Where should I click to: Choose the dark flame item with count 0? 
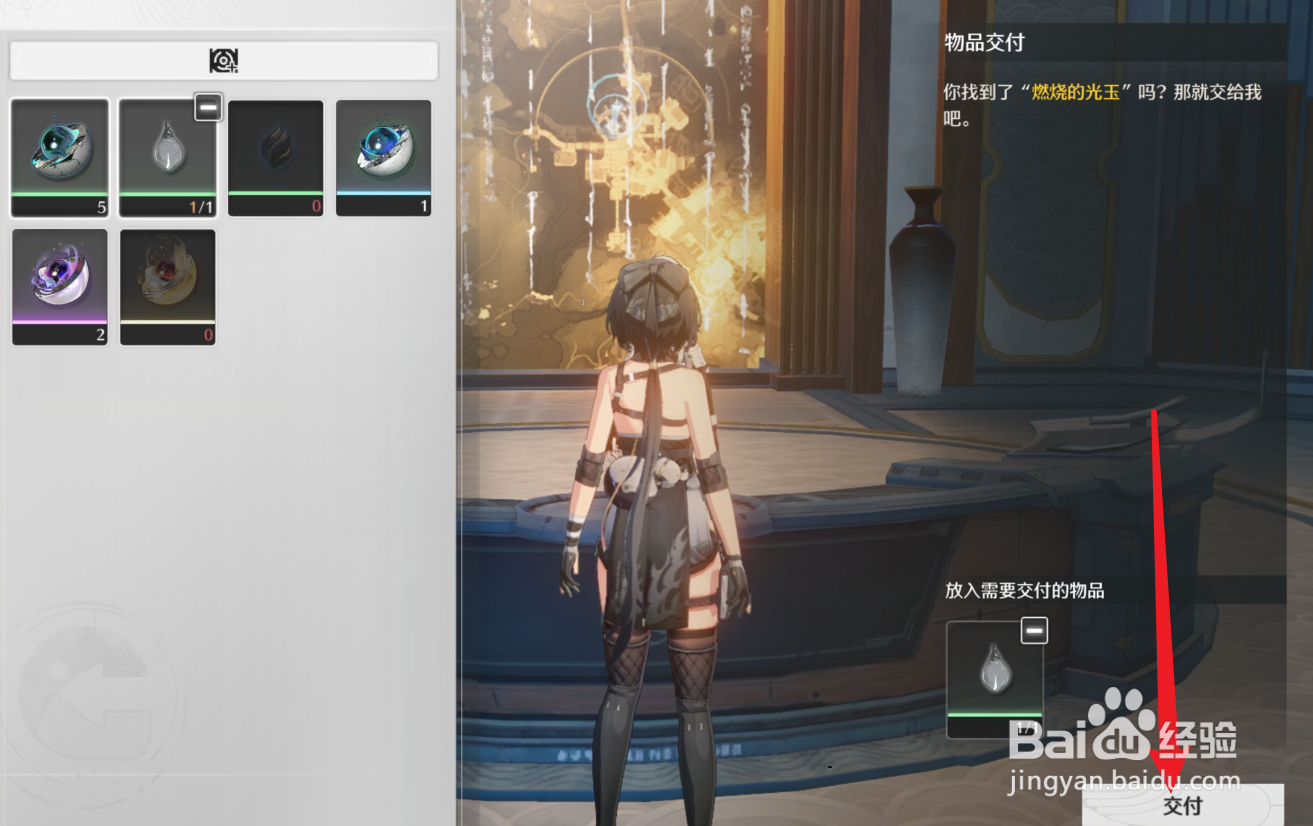[276, 157]
